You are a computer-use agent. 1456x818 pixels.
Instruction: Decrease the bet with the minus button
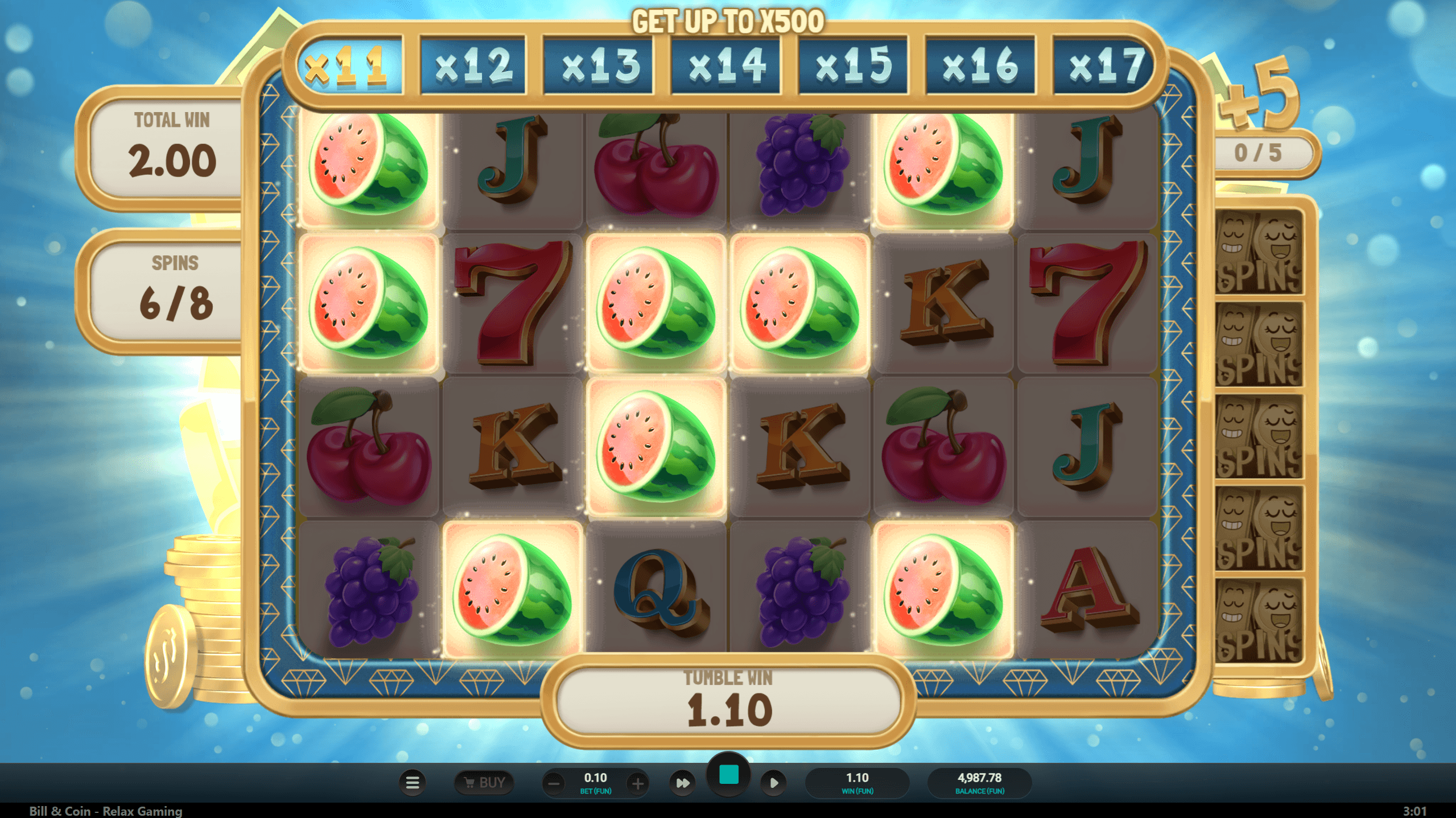pos(554,784)
